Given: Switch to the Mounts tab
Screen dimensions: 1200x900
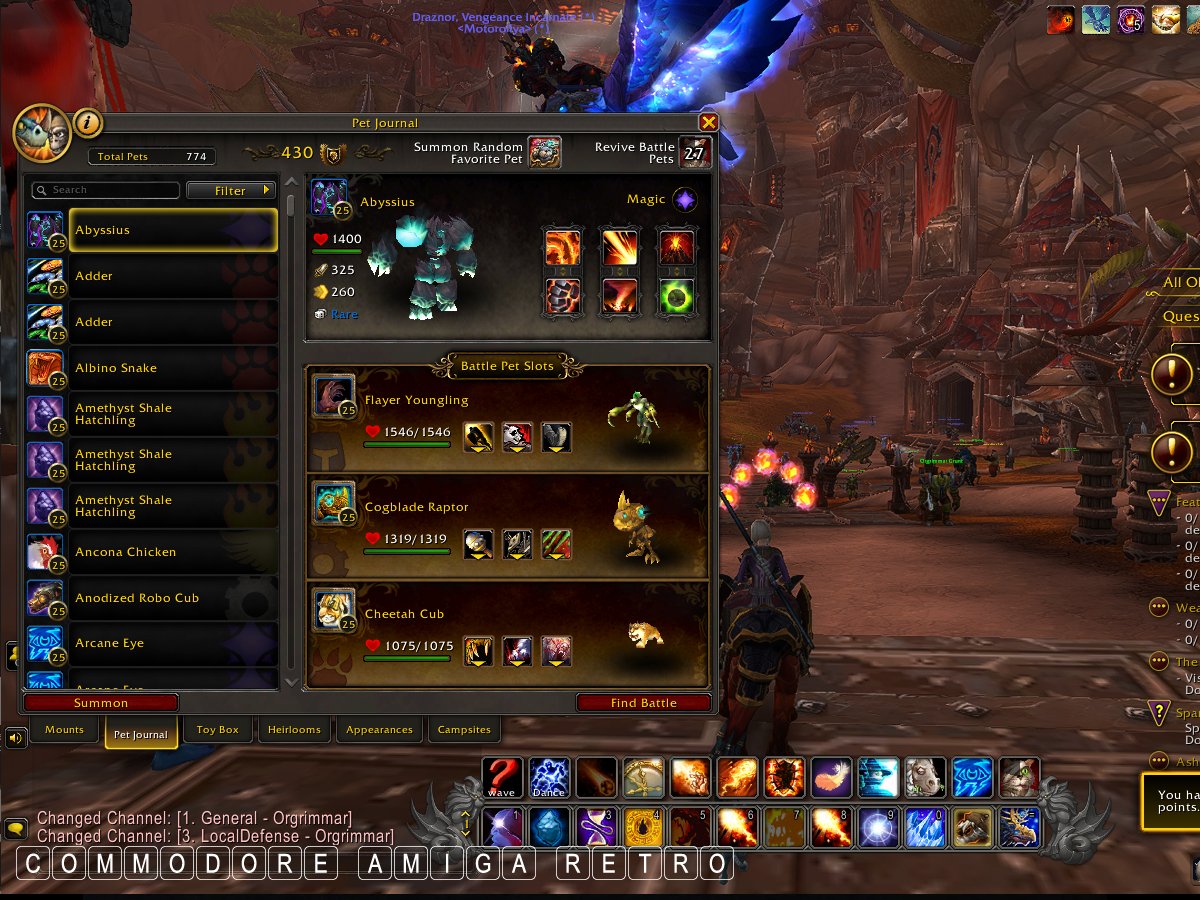Looking at the screenshot, I should click(64, 730).
